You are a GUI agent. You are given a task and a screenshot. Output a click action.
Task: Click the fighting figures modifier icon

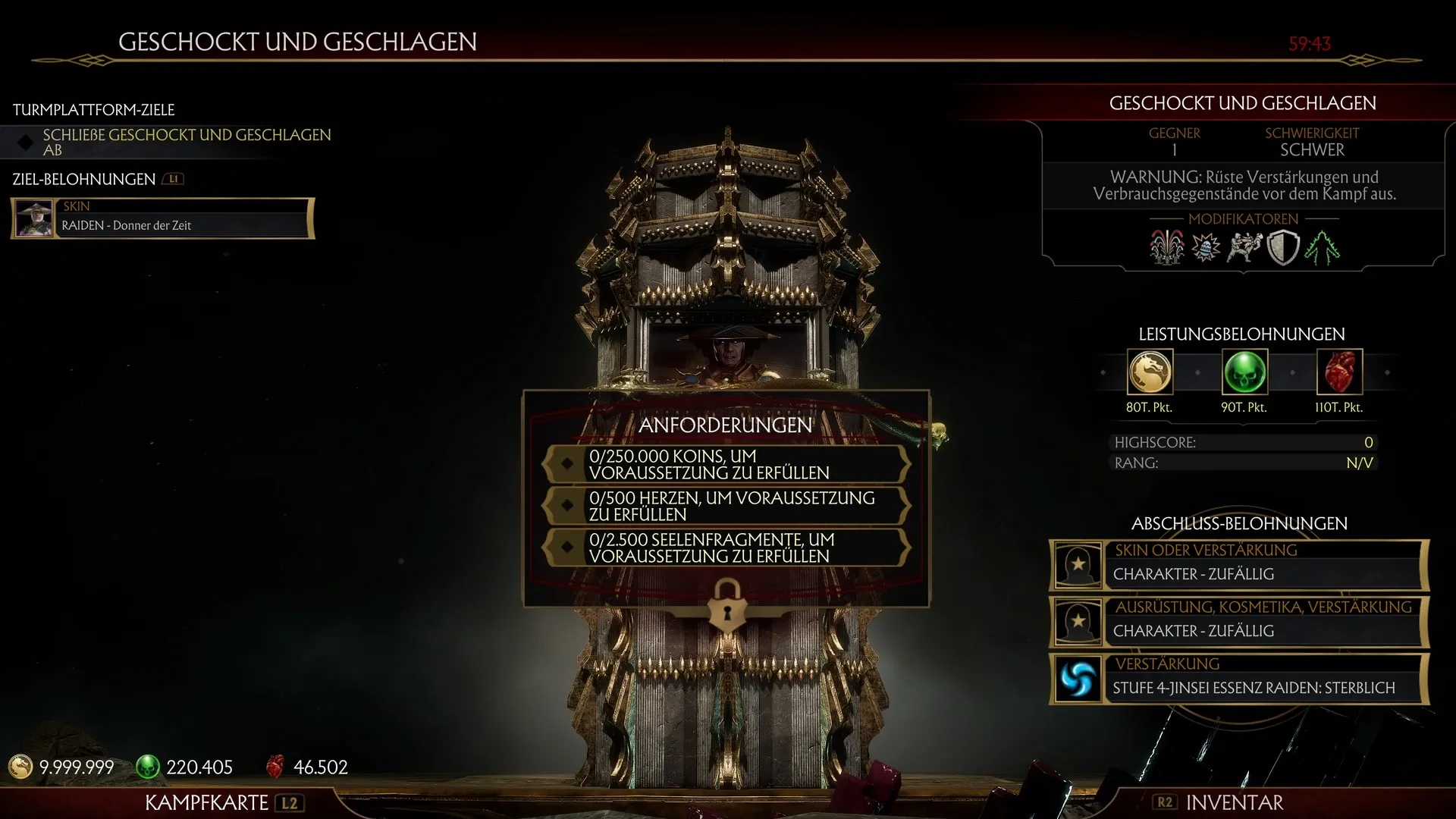[x=1244, y=247]
